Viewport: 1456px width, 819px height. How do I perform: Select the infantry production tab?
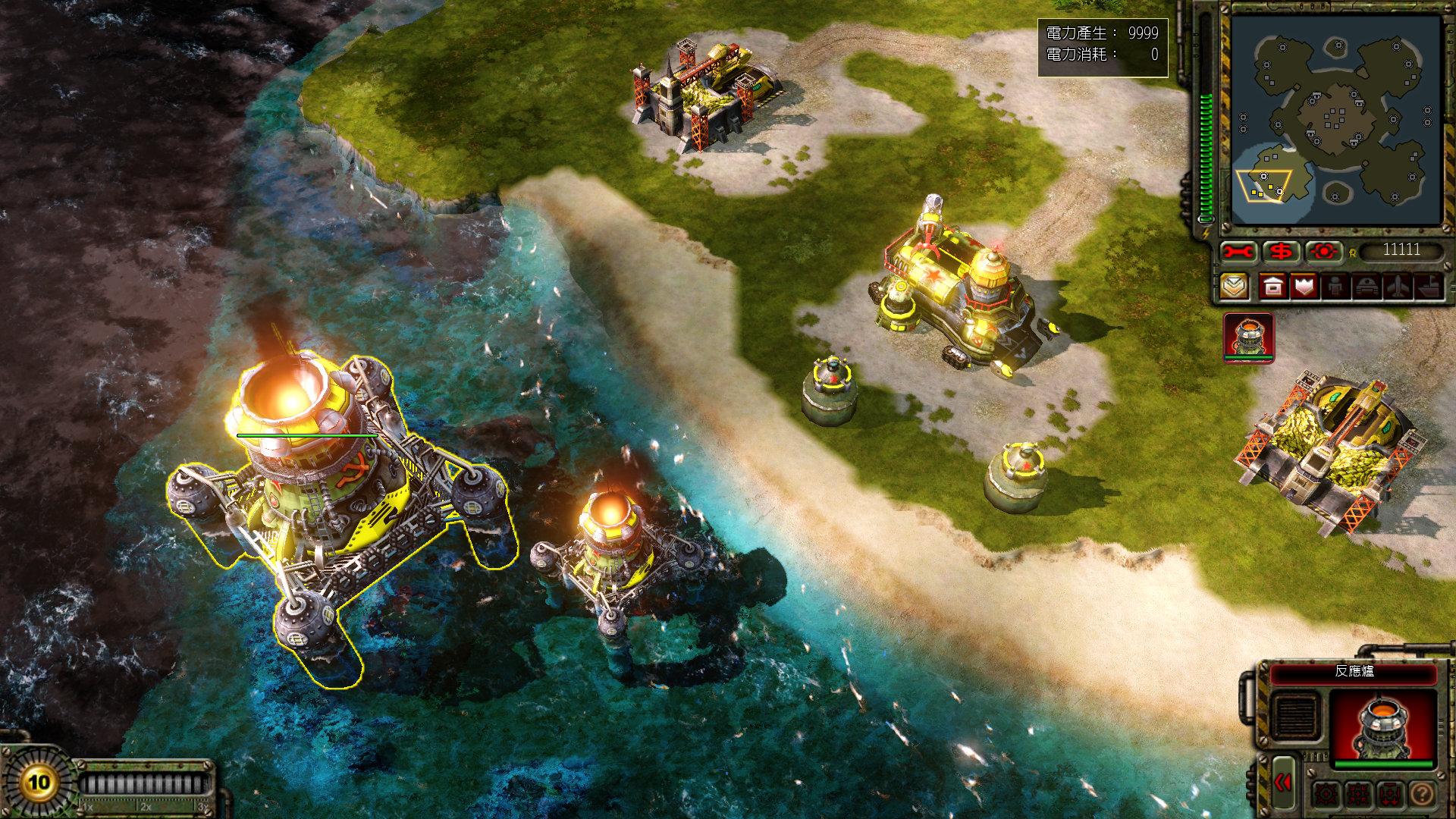pyautogui.click(x=1335, y=287)
